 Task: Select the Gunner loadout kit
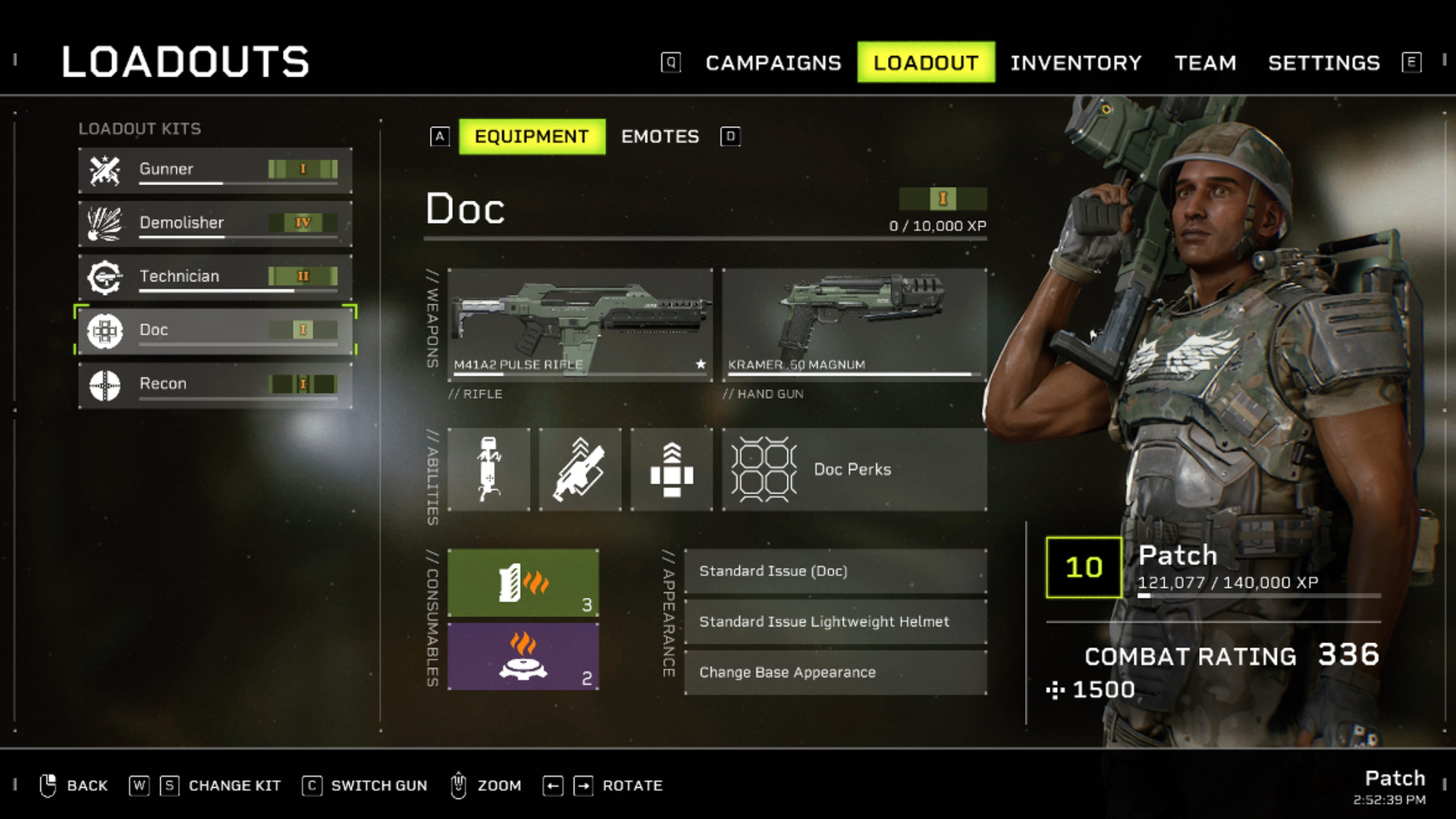(x=215, y=170)
